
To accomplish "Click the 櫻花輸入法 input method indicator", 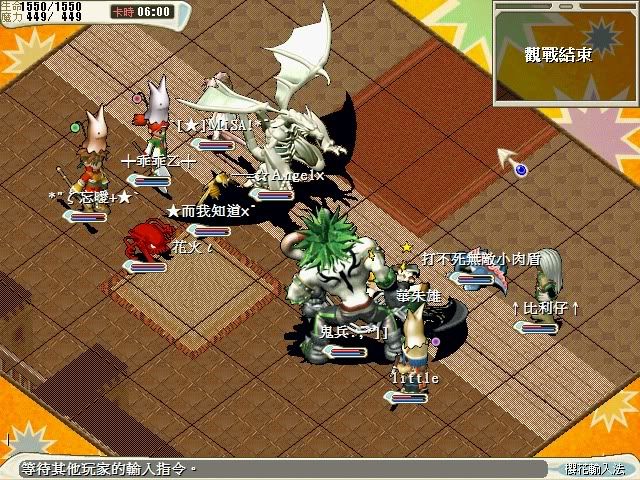I will pyautogui.click(x=592, y=468).
